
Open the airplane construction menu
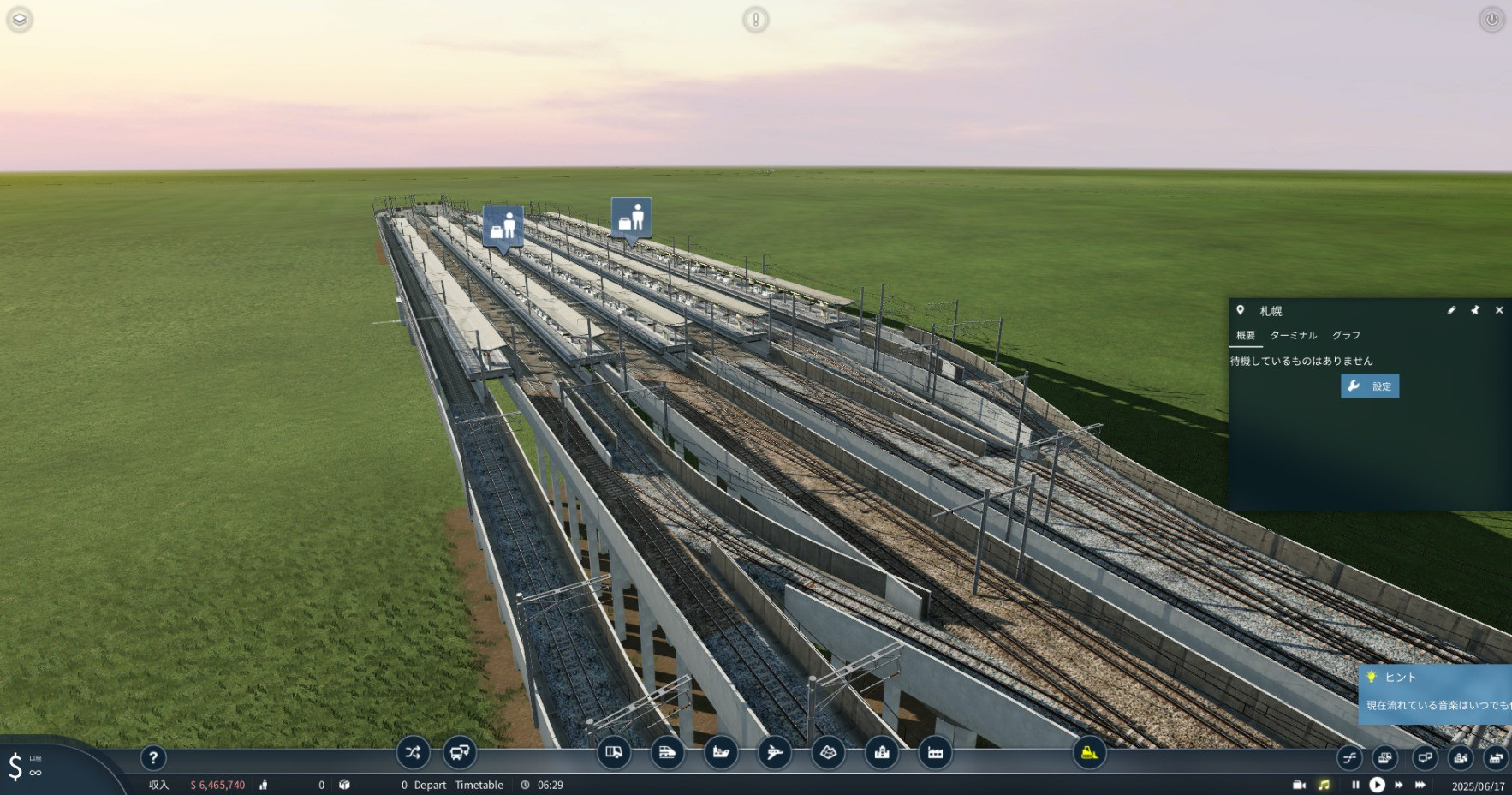[775, 753]
